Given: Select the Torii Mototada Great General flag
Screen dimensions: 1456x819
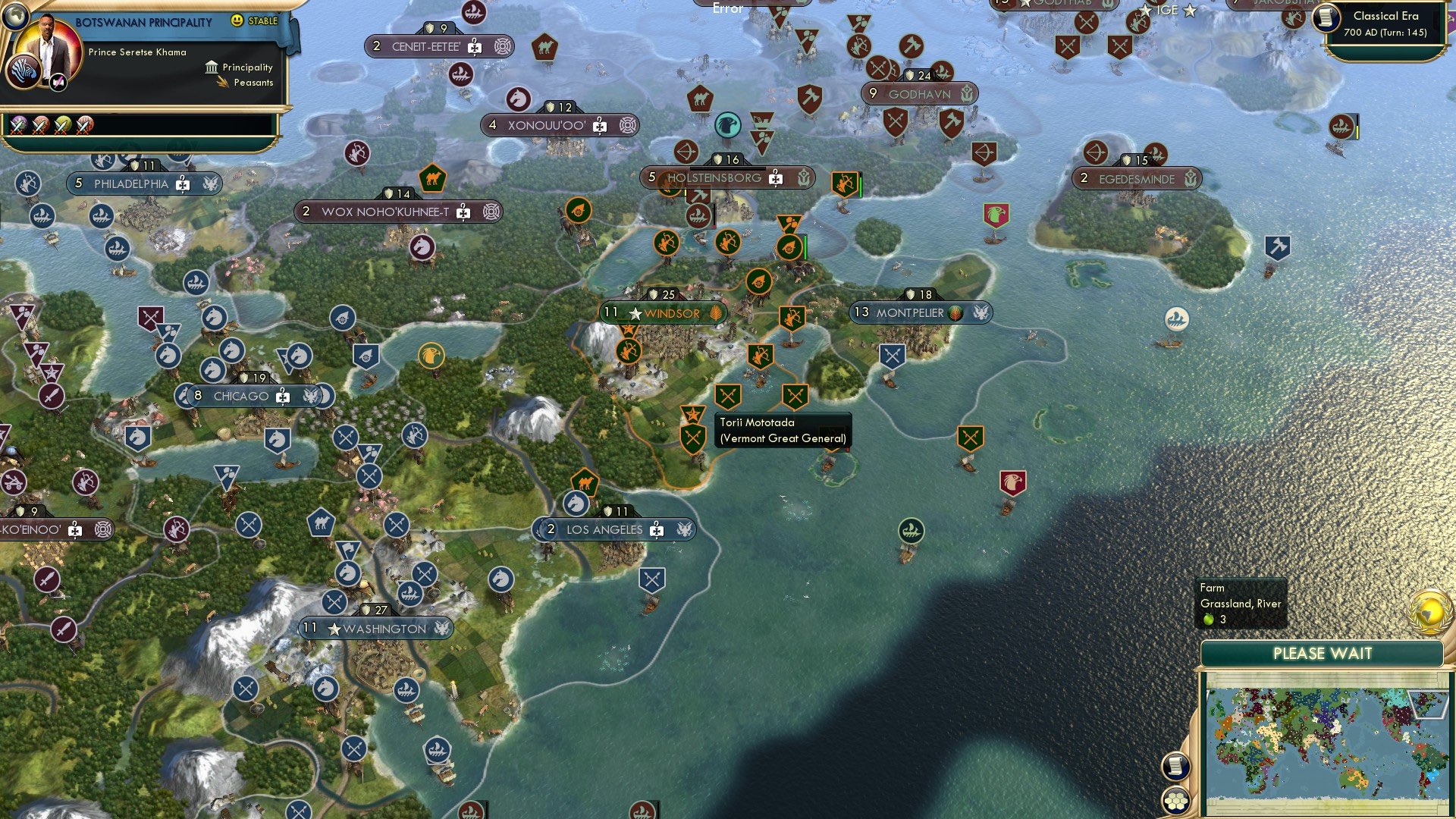Looking at the screenshot, I should pyautogui.click(x=692, y=415).
